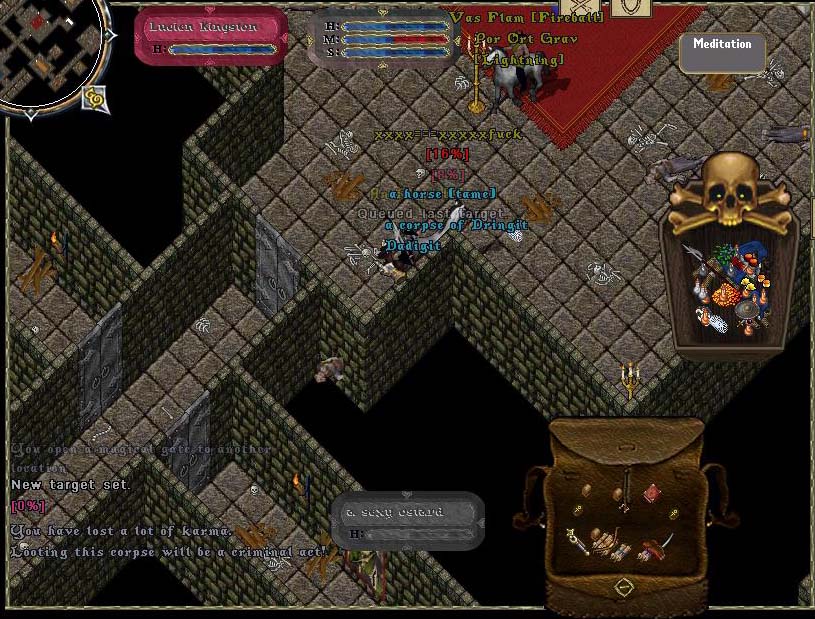
Task: Click the backpack's bottom buckle
Action: coord(624,587)
